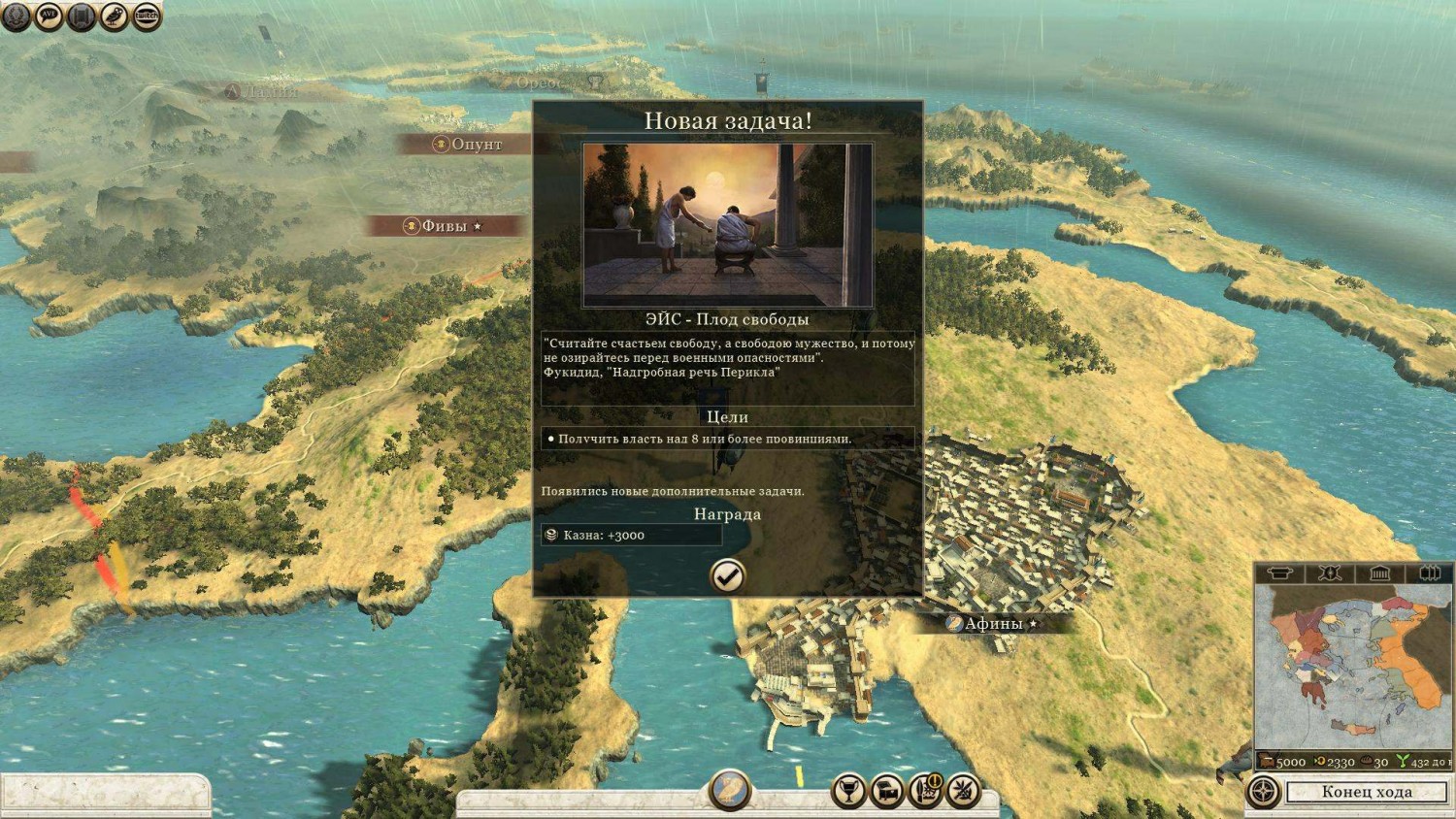Viewport: 1456px width, 819px height.
Task: Select the Афины settlement banner
Action: 990,621
